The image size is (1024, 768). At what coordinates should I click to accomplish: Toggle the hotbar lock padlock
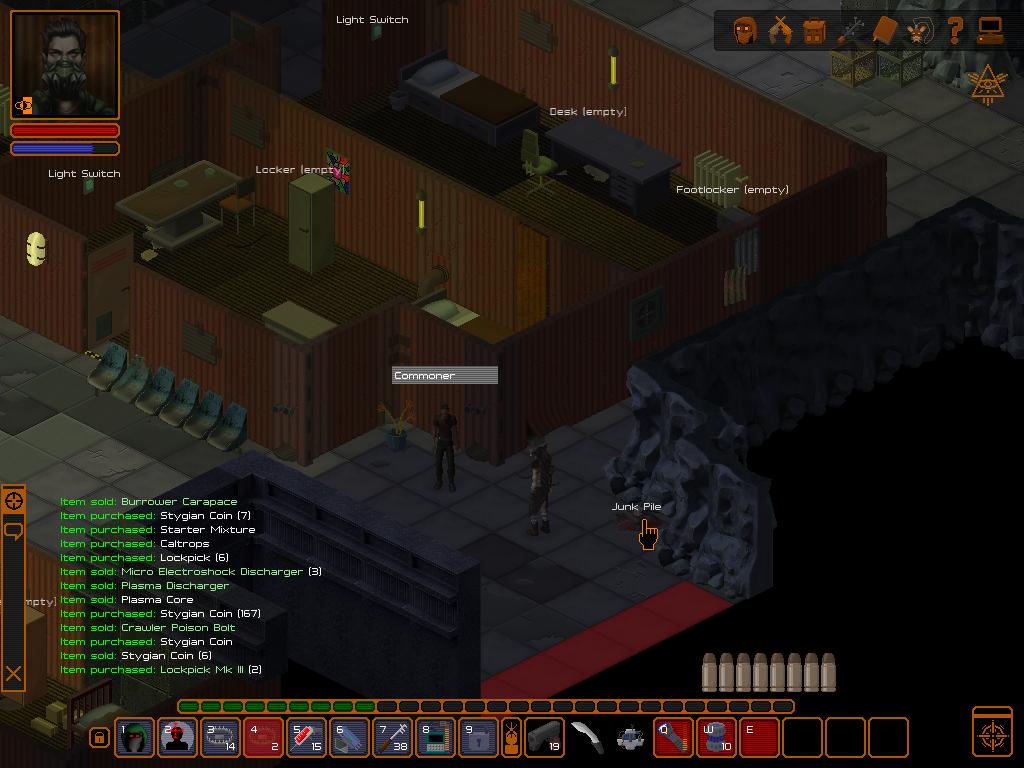99,738
